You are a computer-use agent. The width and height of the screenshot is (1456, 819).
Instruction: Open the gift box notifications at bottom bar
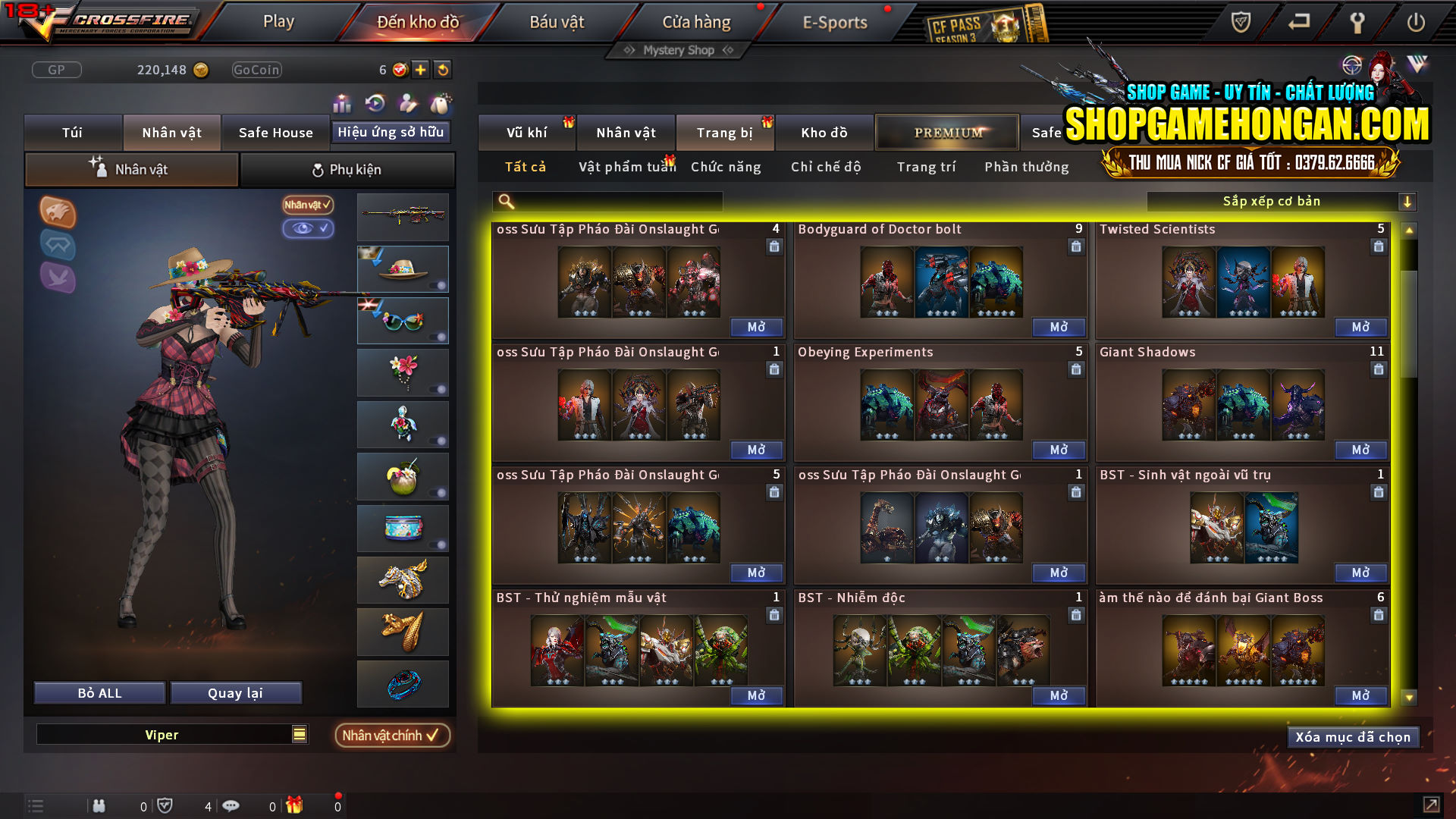pyautogui.click(x=296, y=805)
